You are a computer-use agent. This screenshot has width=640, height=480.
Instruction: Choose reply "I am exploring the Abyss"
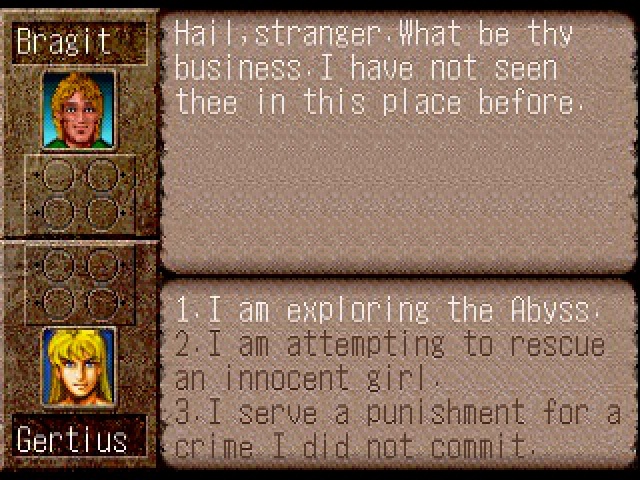(388, 310)
